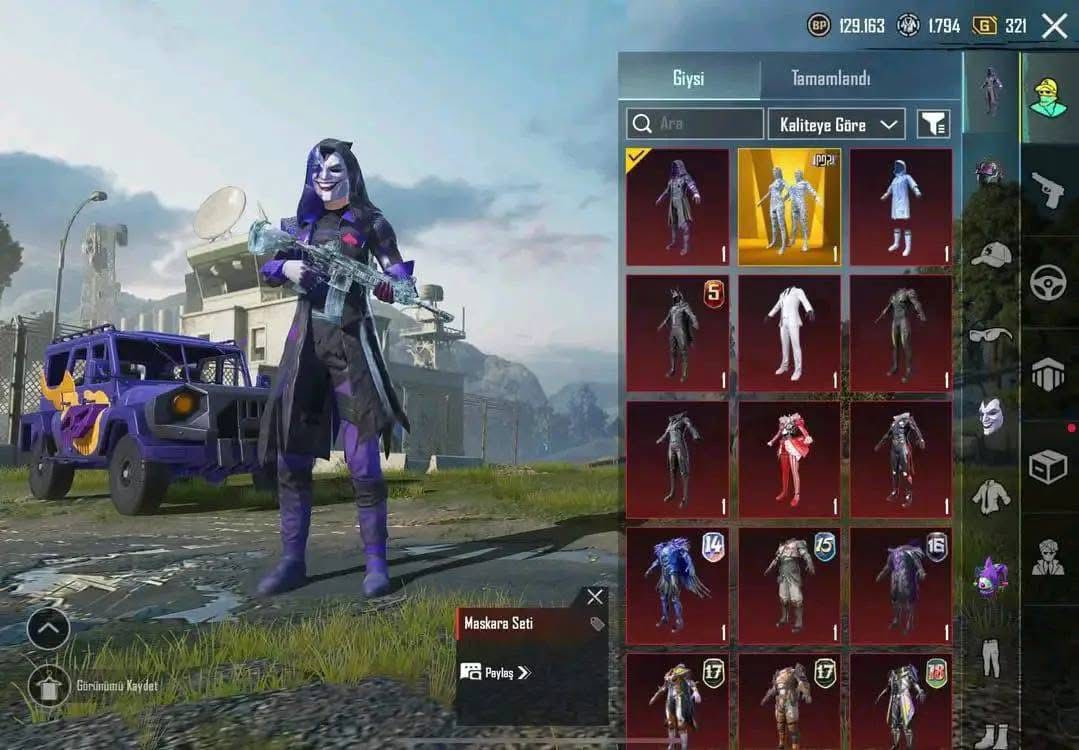
Task: Pick the light blue hooded coat outfit
Action: click(x=900, y=207)
